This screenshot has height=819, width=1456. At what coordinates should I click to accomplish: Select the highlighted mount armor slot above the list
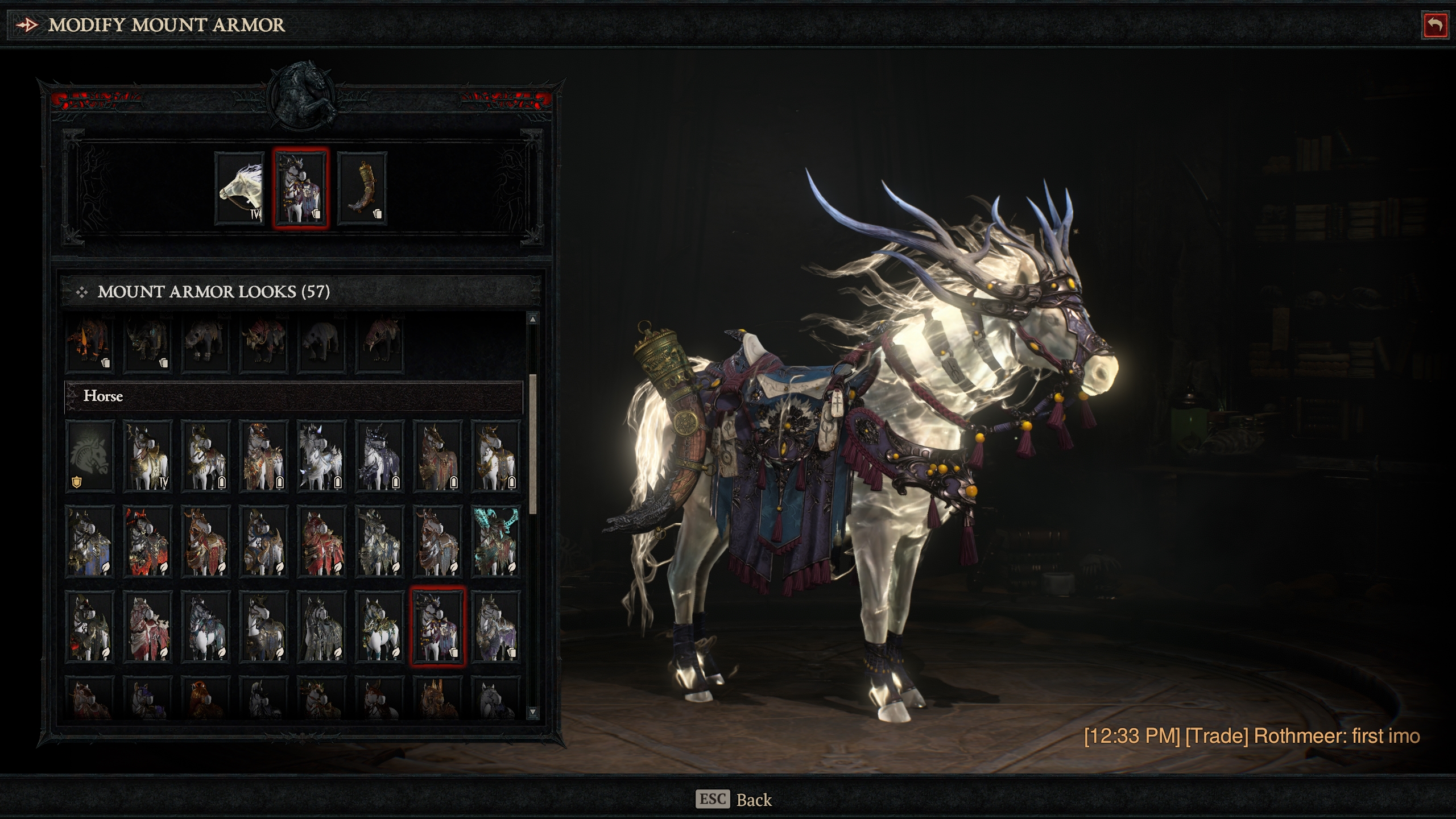pos(301,189)
